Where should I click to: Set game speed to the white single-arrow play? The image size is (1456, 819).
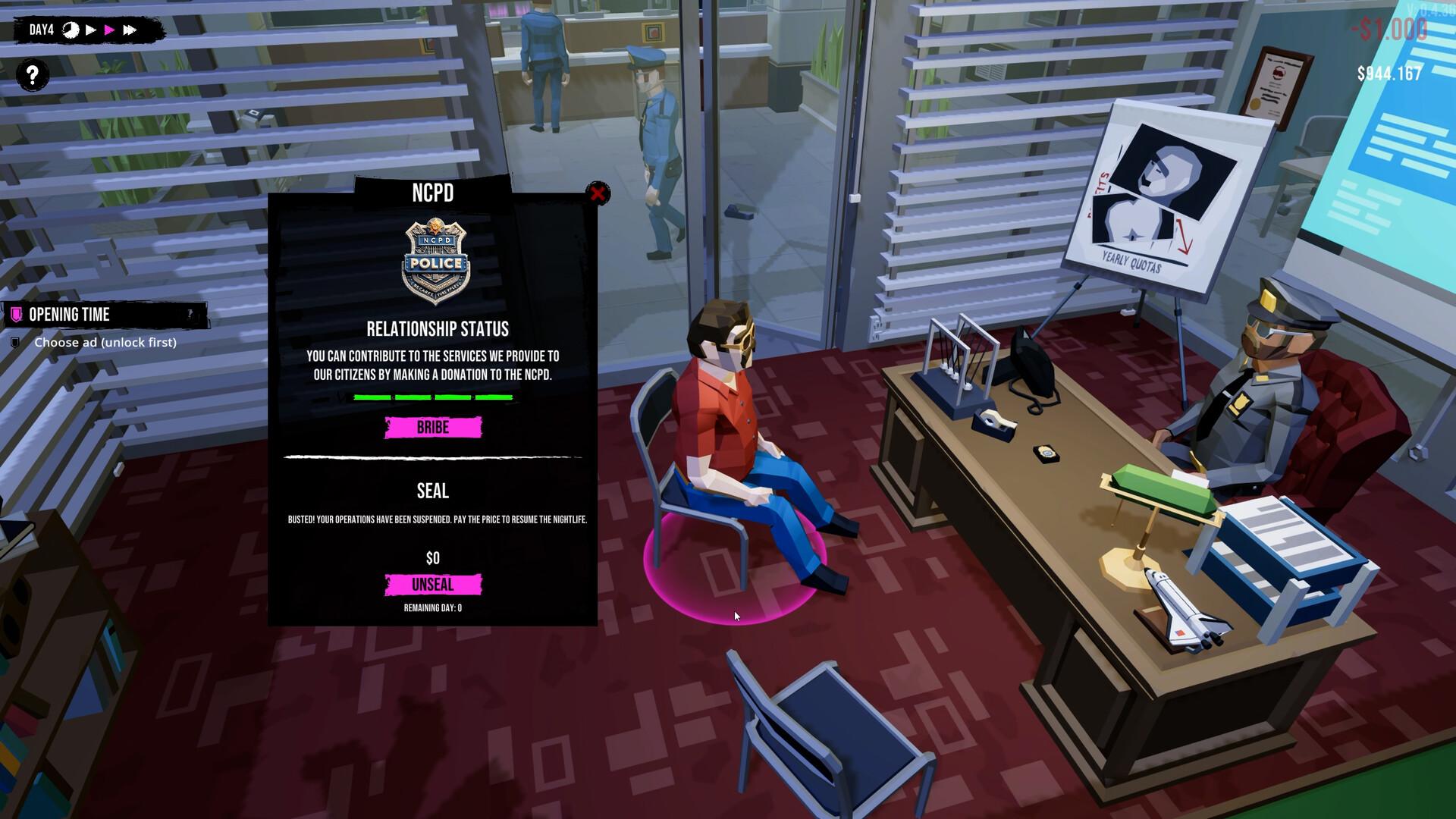[91, 30]
